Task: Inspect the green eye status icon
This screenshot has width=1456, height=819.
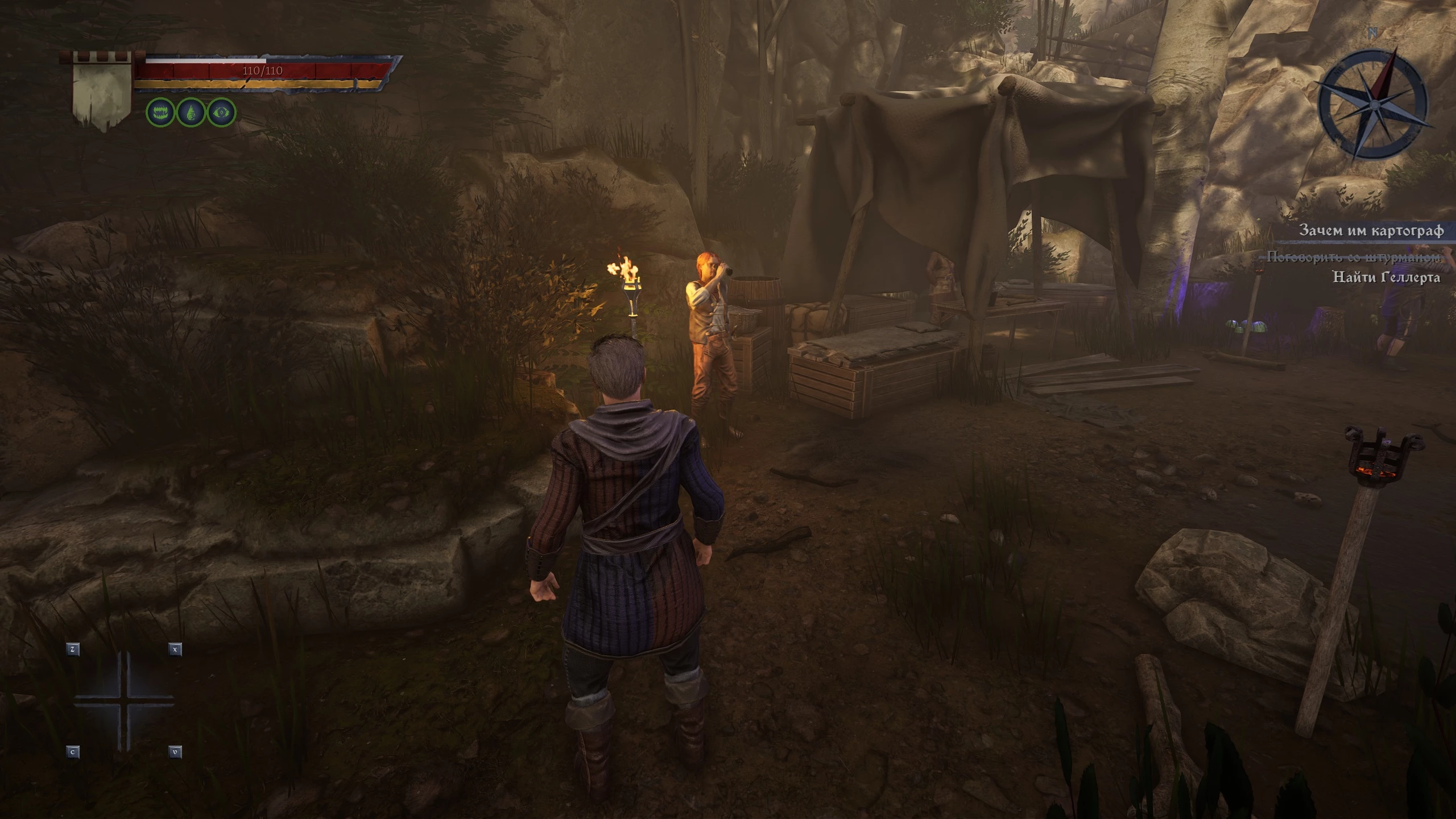Action: [221, 113]
